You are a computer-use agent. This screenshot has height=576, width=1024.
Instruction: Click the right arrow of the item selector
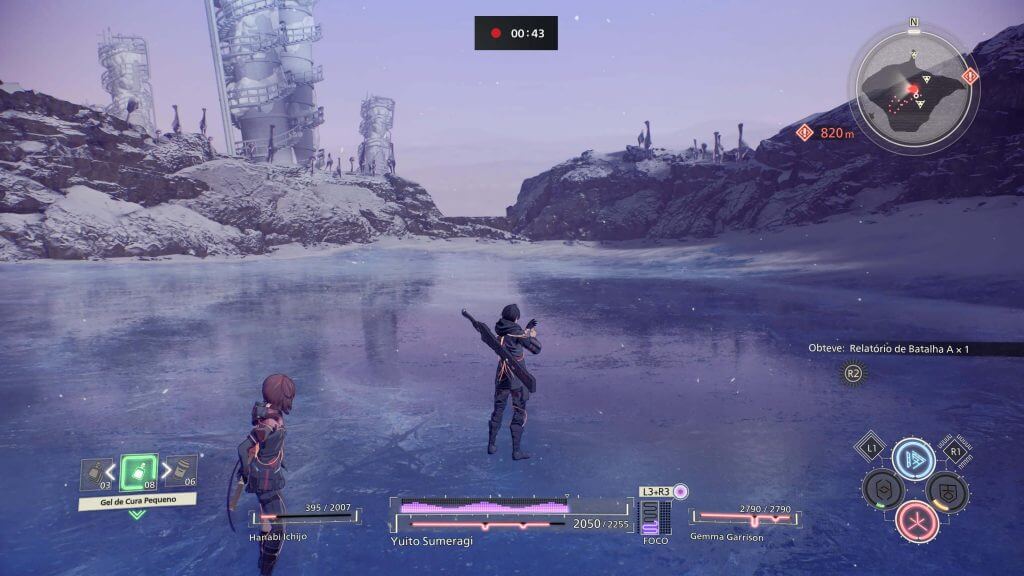tap(166, 471)
